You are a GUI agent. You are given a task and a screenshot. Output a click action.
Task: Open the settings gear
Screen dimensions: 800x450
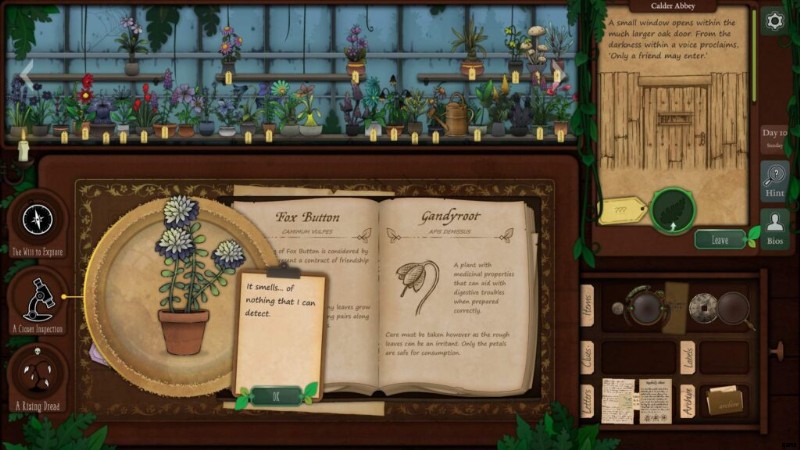pos(773,21)
